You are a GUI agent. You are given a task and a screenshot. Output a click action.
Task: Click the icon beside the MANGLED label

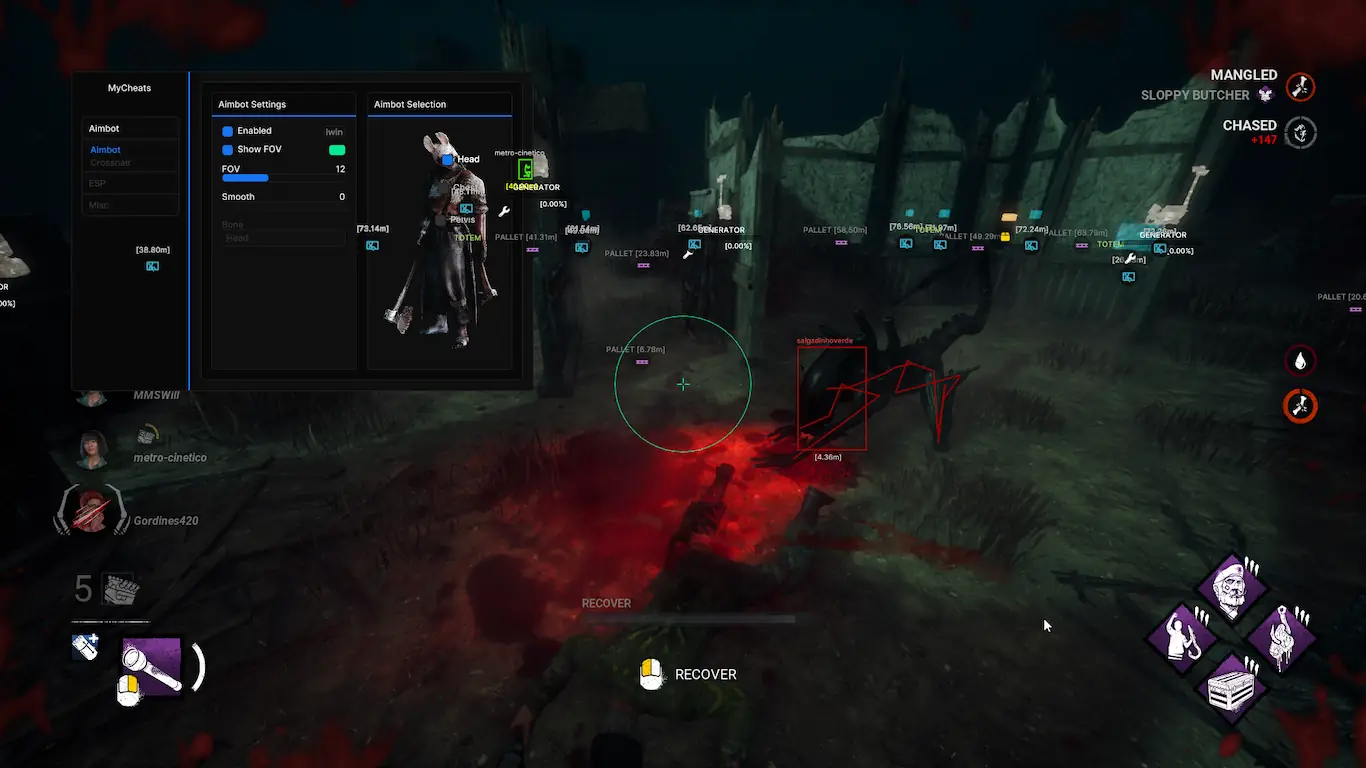pos(1300,87)
